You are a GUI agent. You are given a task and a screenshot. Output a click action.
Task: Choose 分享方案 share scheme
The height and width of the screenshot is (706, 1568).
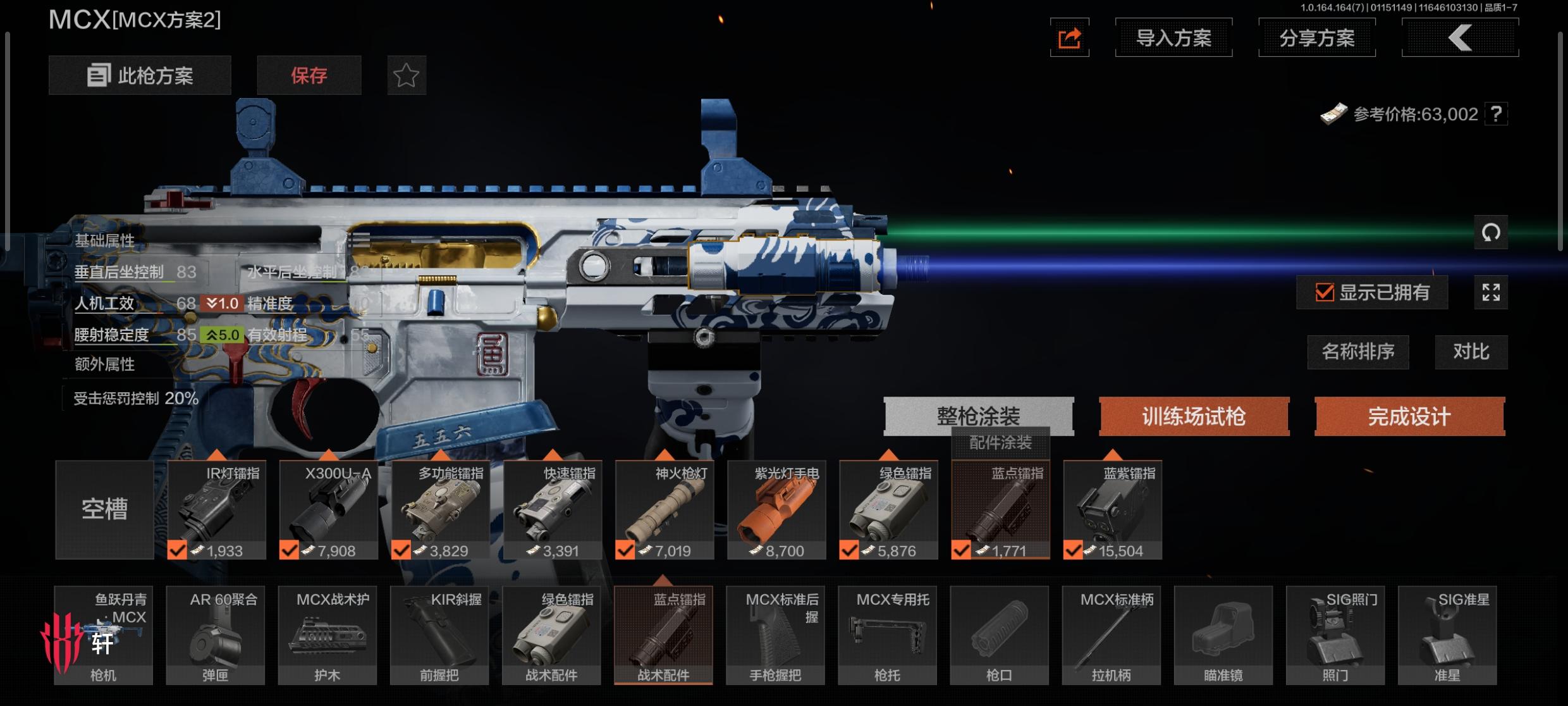(1316, 38)
